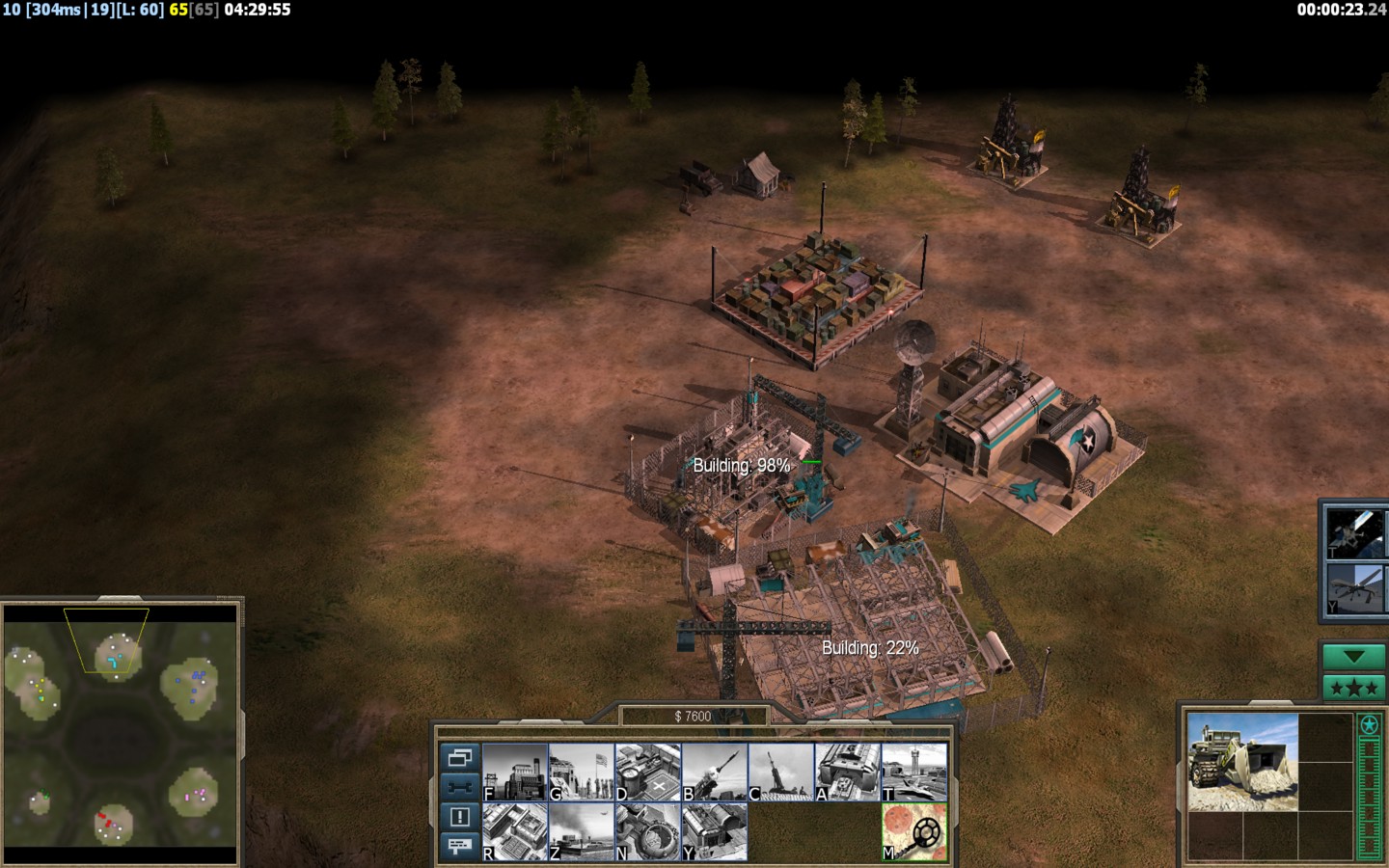Image resolution: width=1389 pixels, height=868 pixels.
Task: Choose the Supply Center build icon (D)
Action: pos(648,772)
